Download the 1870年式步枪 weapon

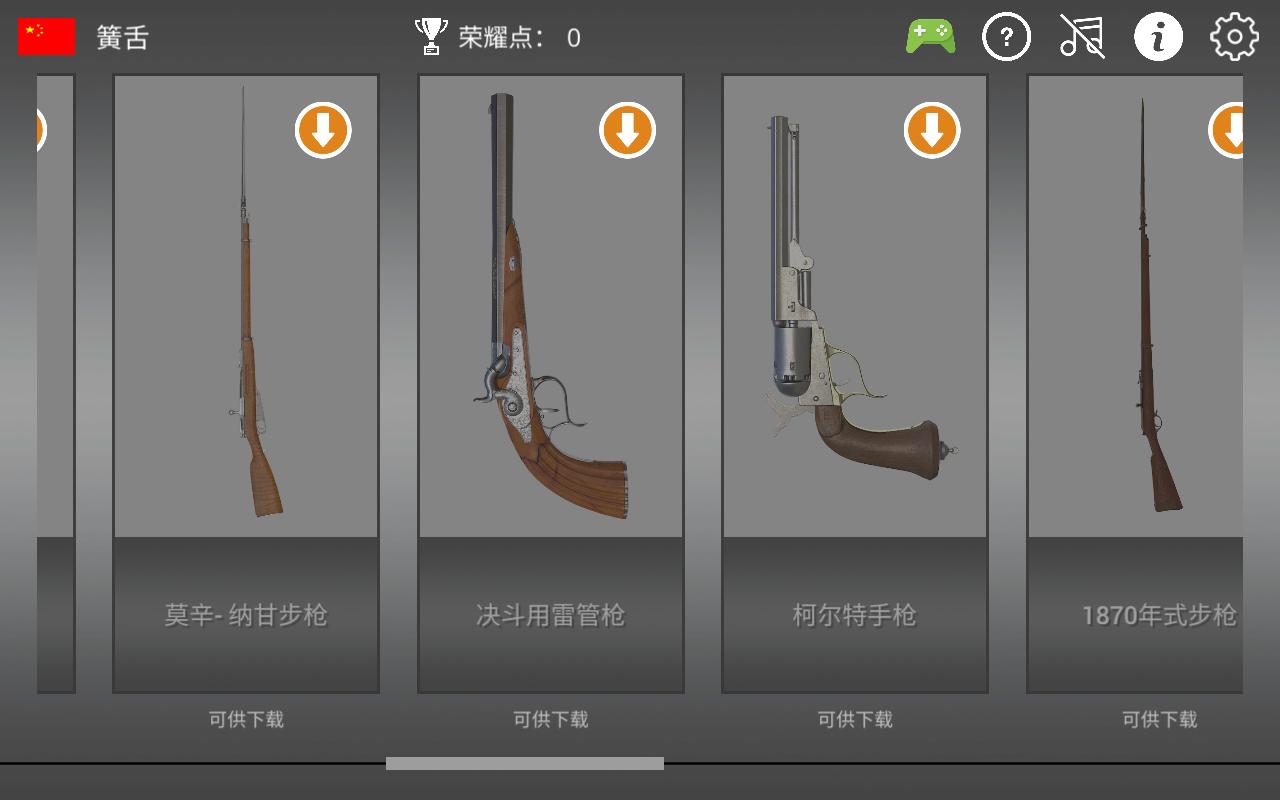tap(1229, 131)
